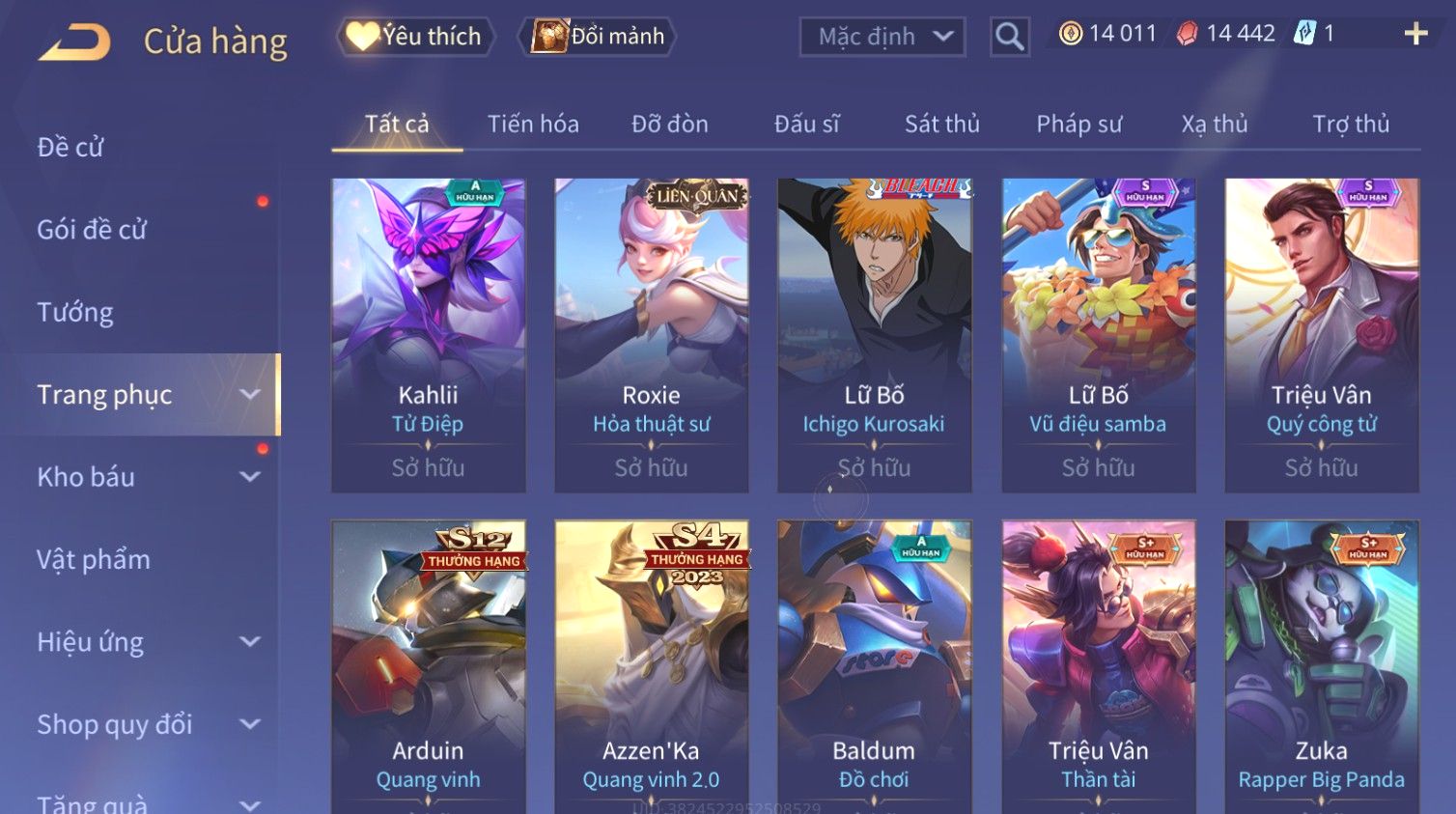This screenshot has width=1456, height=814.
Task: Switch to the Tiến hóa tab
Action: point(533,124)
